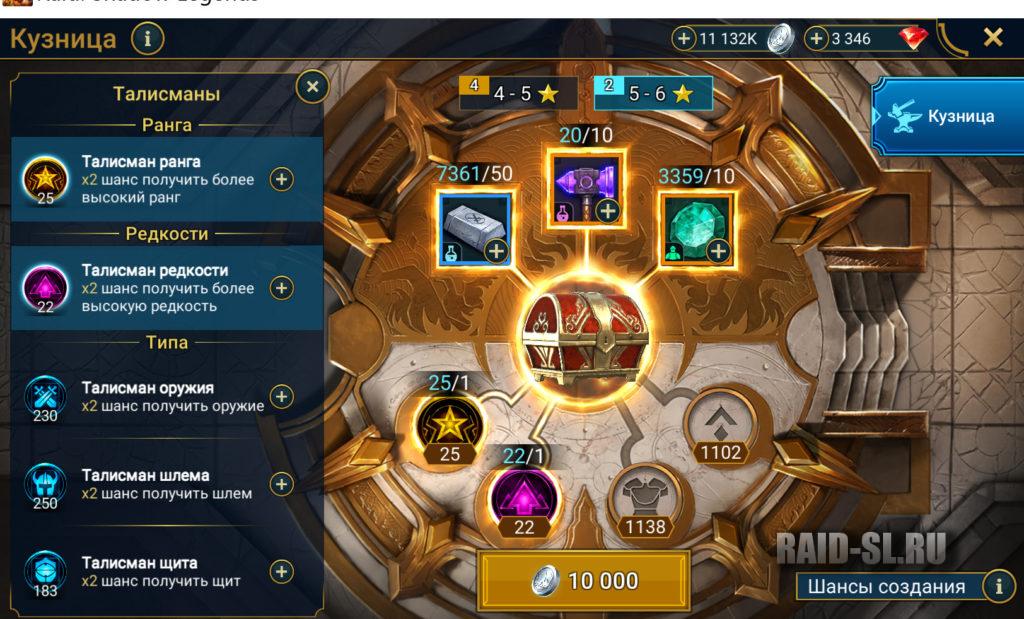The width and height of the screenshot is (1024, 619).
Task: Add more silver currency
Action: pyautogui.click(x=684, y=39)
